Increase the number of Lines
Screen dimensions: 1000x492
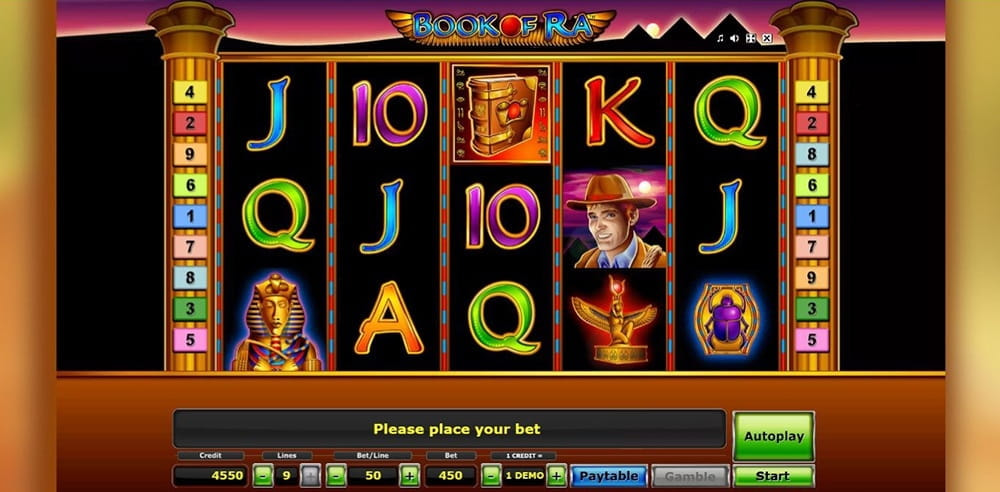(x=310, y=476)
